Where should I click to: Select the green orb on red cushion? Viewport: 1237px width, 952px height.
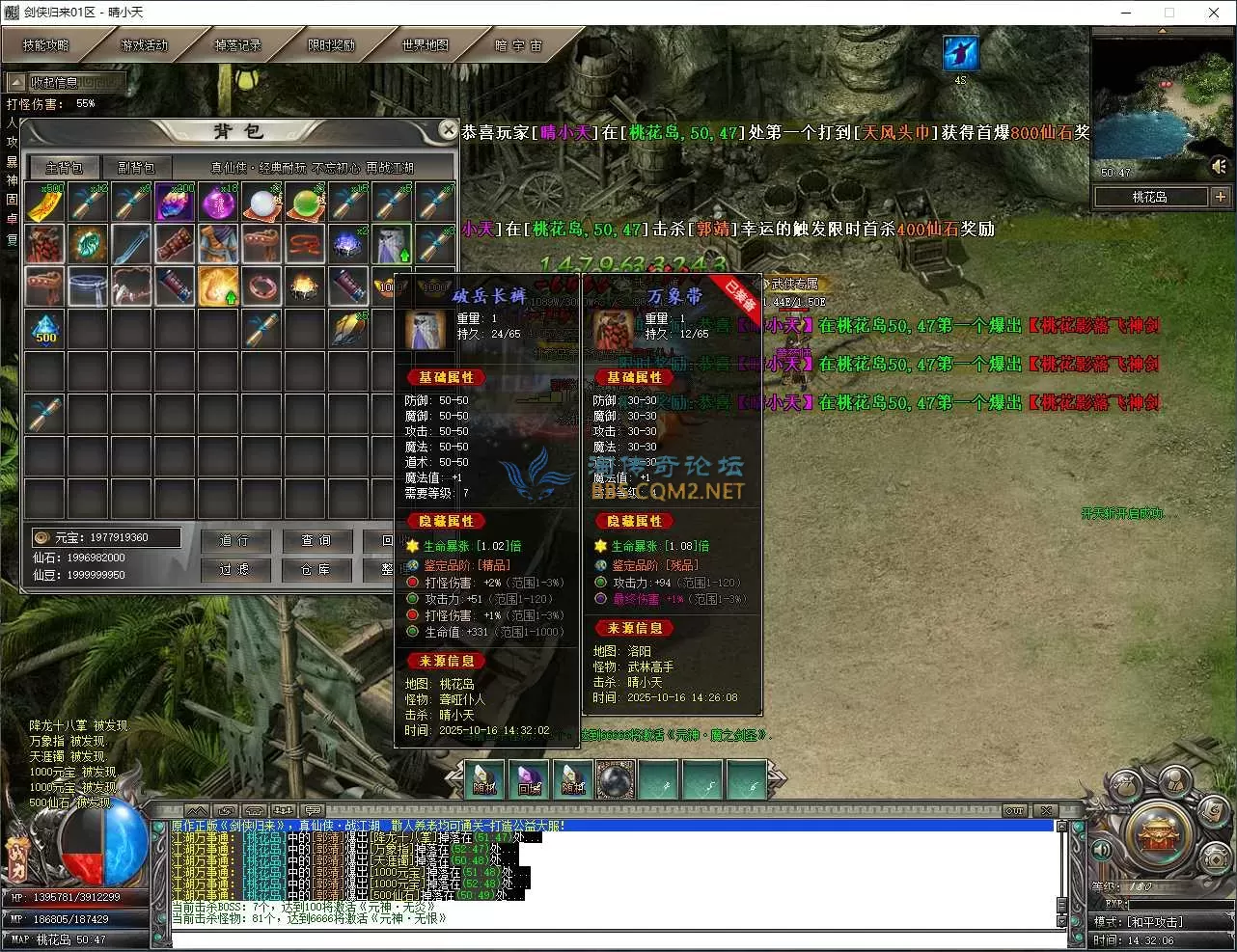[x=305, y=203]
